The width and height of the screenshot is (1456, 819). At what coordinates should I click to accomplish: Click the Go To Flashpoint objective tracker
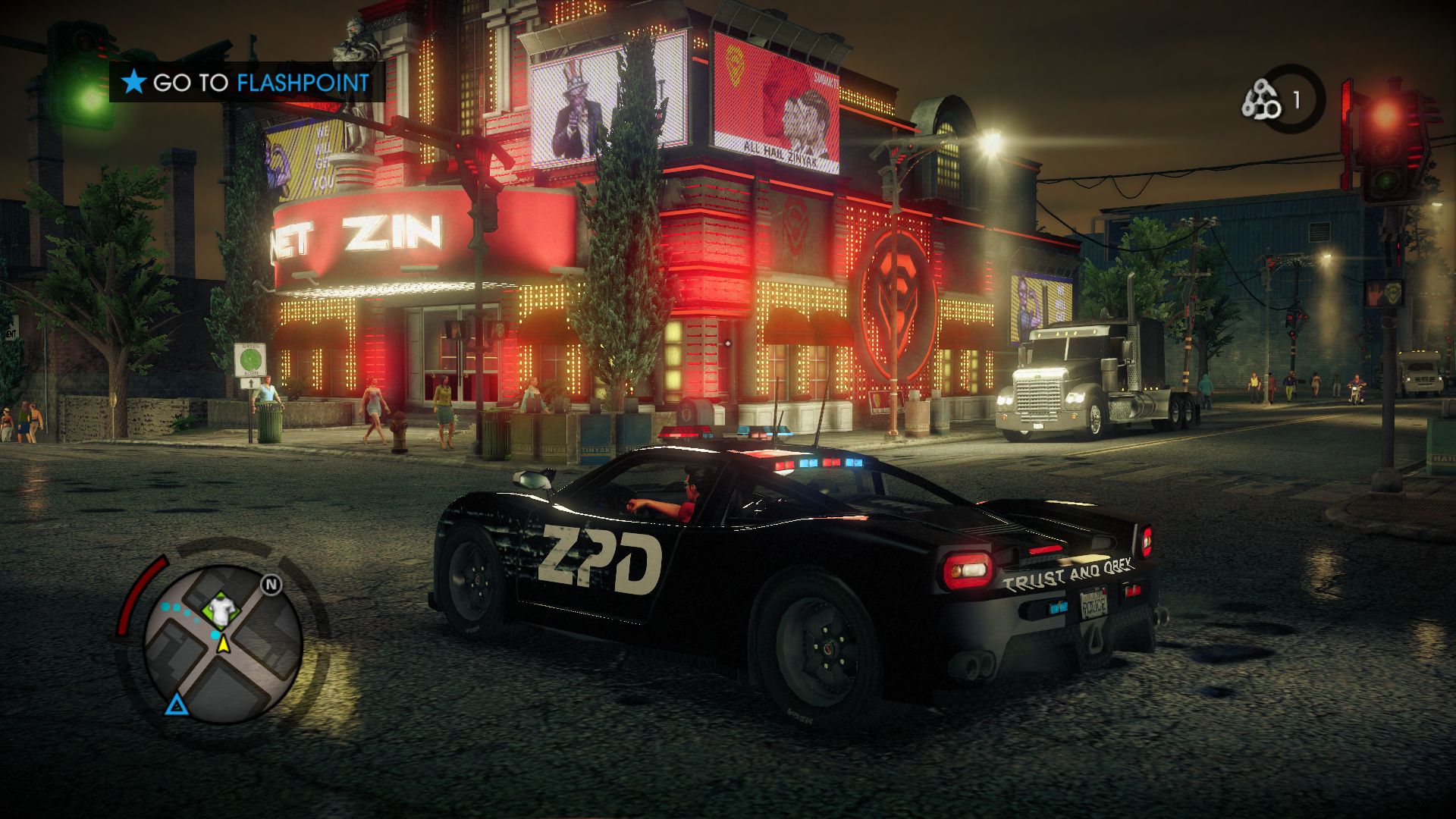pos(247,83)
